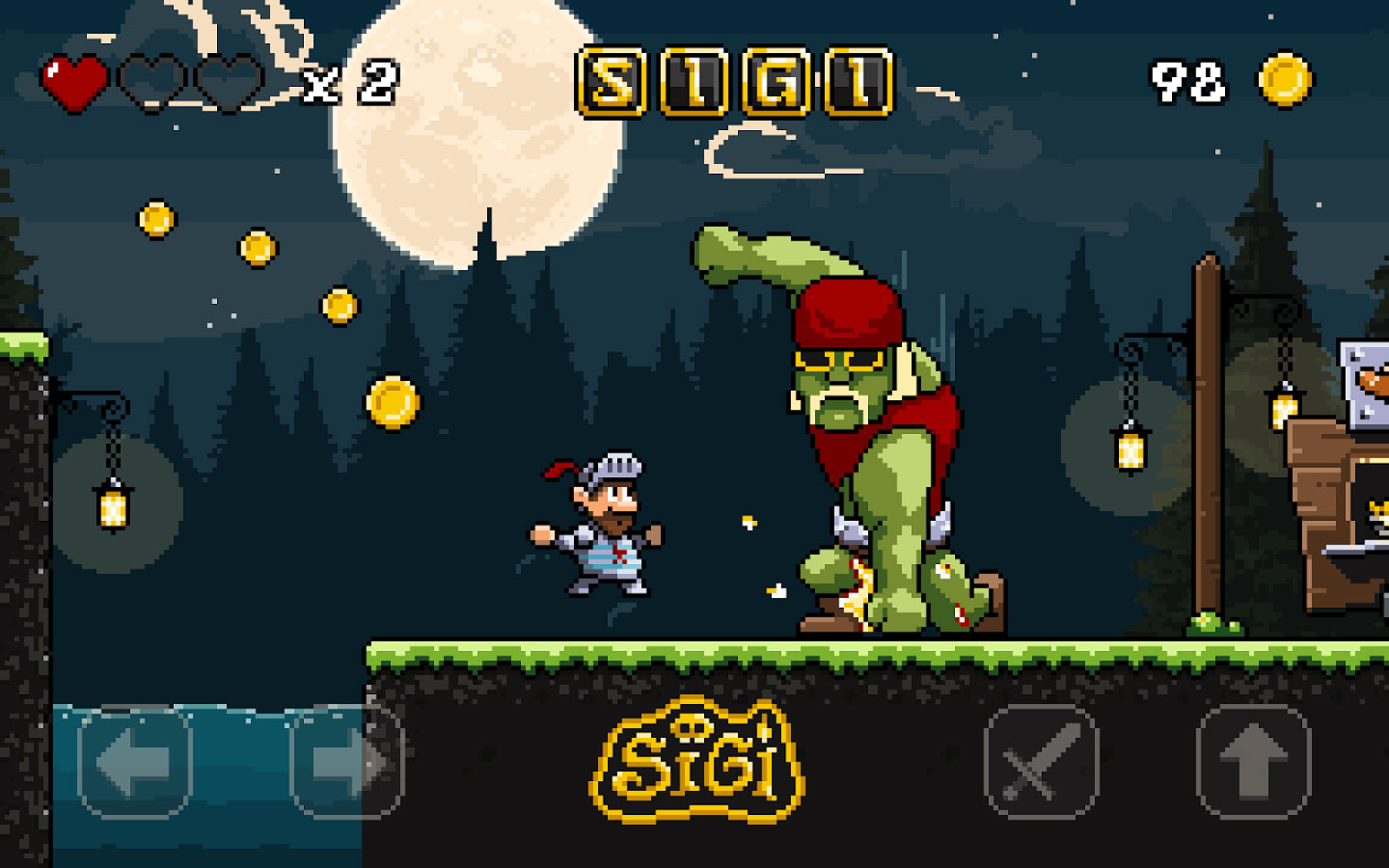Hit the sword attack button

click(x=1041, y=763)
